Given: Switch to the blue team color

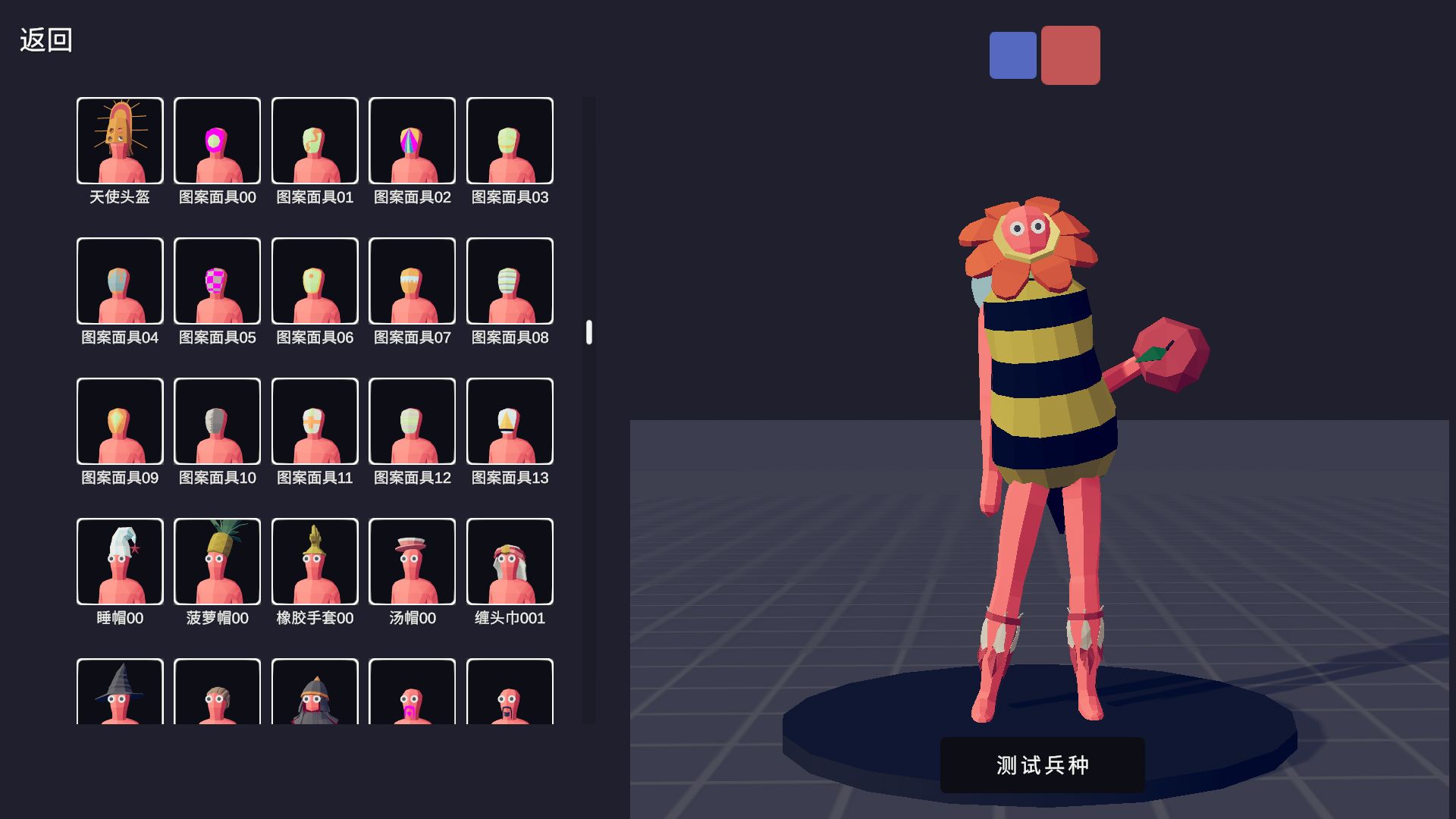Looking at the screenshot, I should tap(1012, 55).
